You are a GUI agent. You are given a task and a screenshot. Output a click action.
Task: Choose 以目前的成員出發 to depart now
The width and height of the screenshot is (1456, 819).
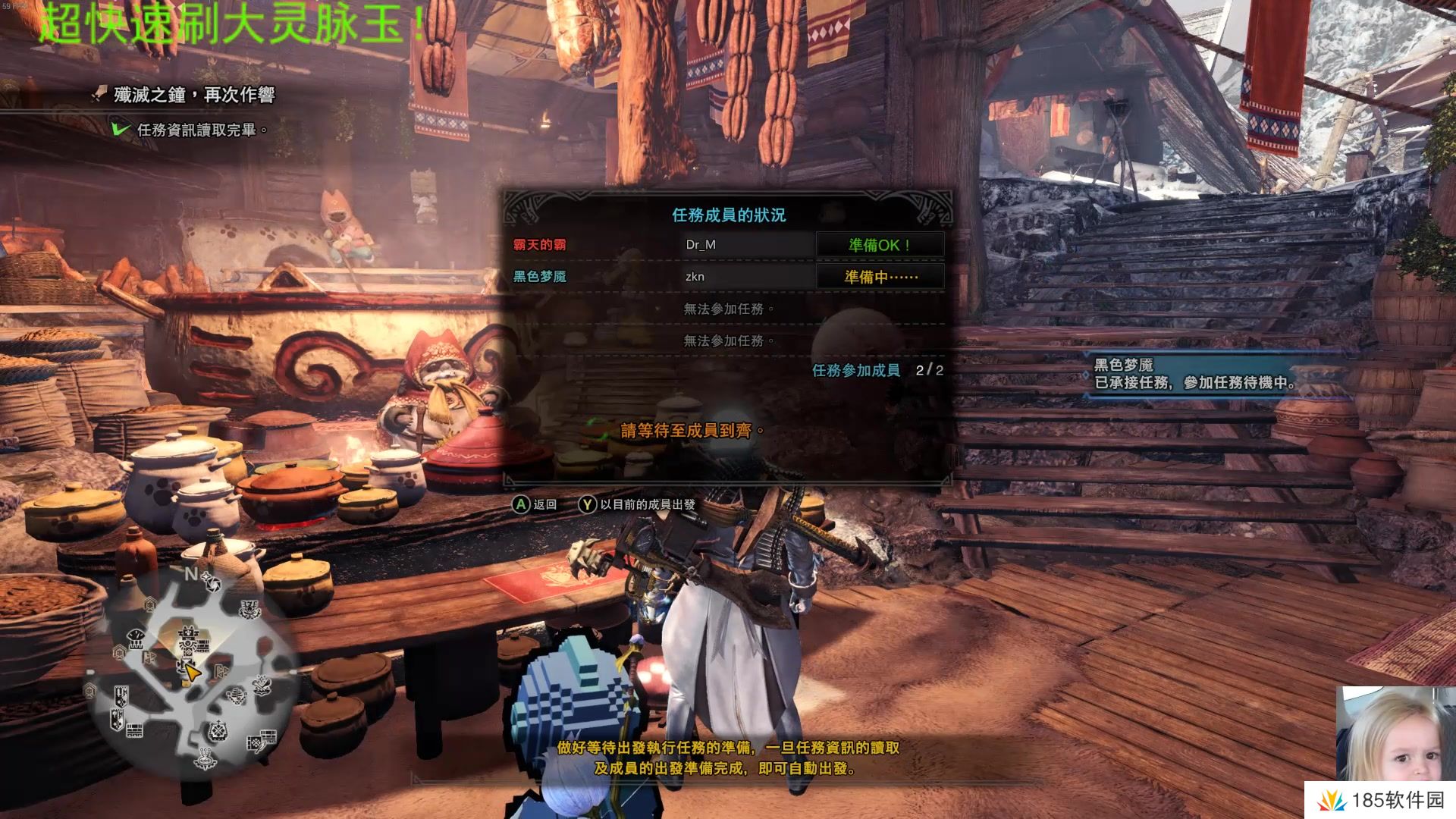point(639,504)
